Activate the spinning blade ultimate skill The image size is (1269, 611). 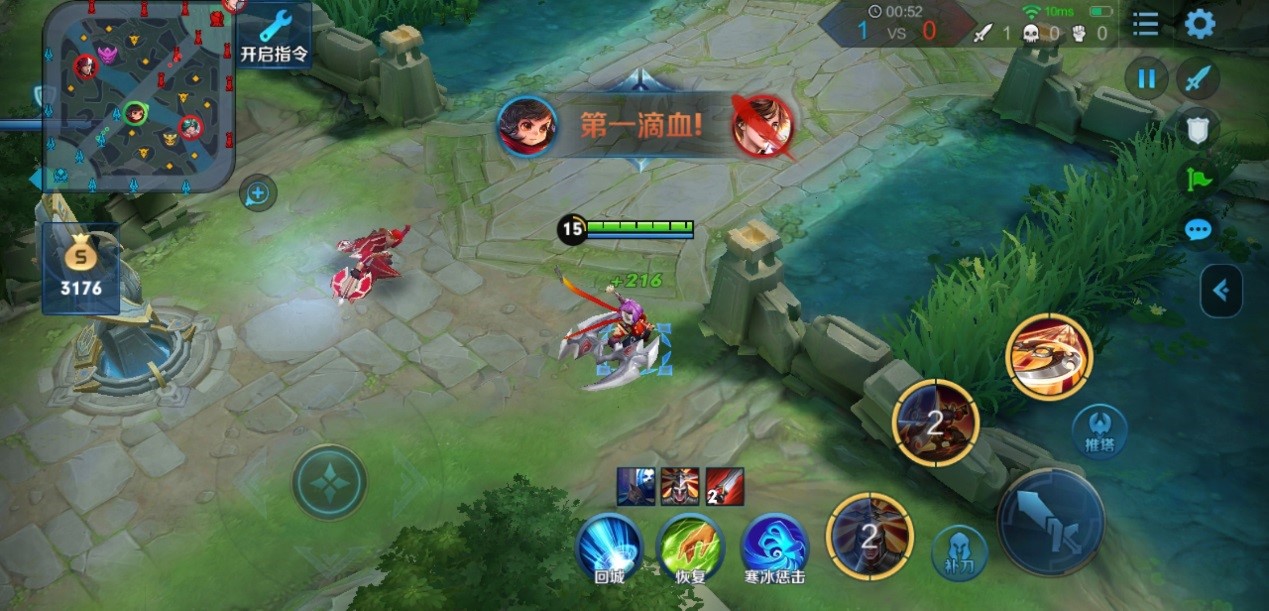tap(1049, 357)
